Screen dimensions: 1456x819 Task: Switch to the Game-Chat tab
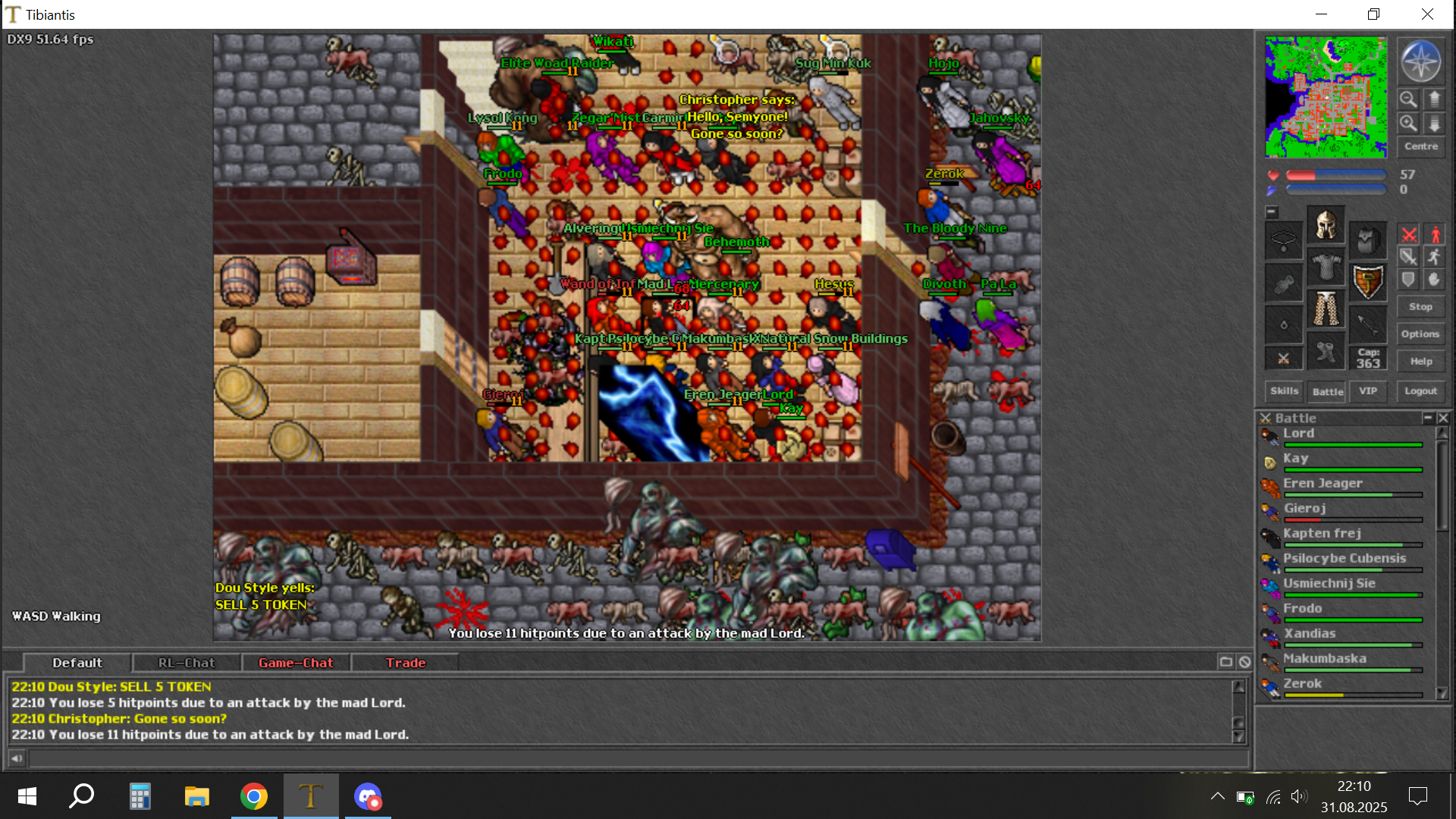[x=296, y=662]
